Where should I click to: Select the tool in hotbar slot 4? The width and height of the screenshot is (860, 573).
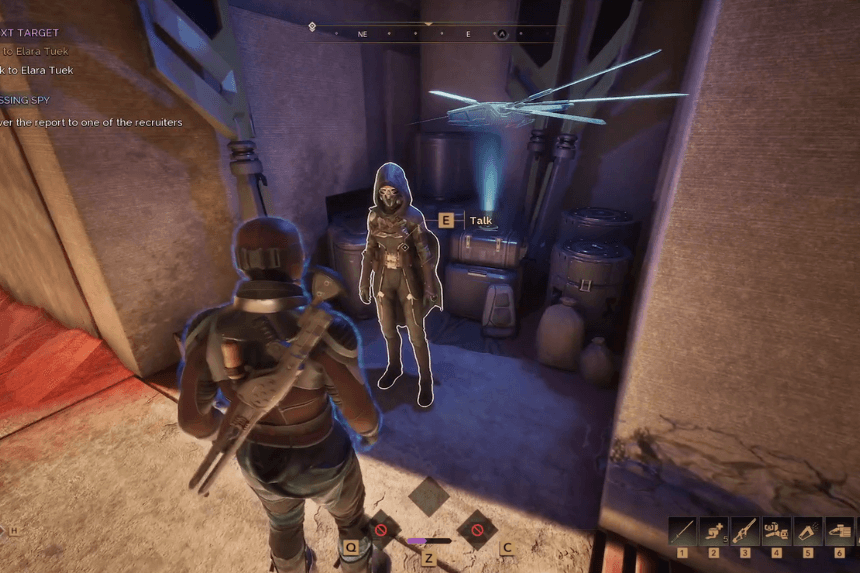pyautogui.click(x=776, y=530)
